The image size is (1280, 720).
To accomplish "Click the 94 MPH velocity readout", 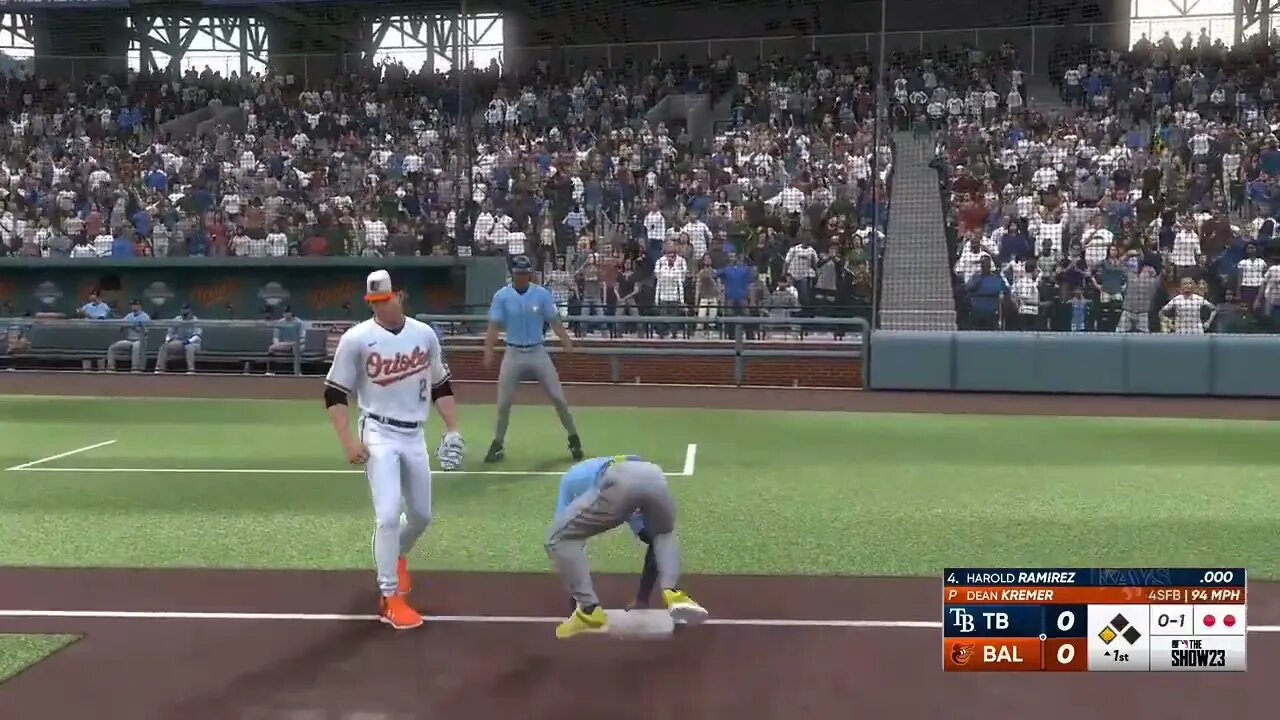I will (x=1215, y=595).
